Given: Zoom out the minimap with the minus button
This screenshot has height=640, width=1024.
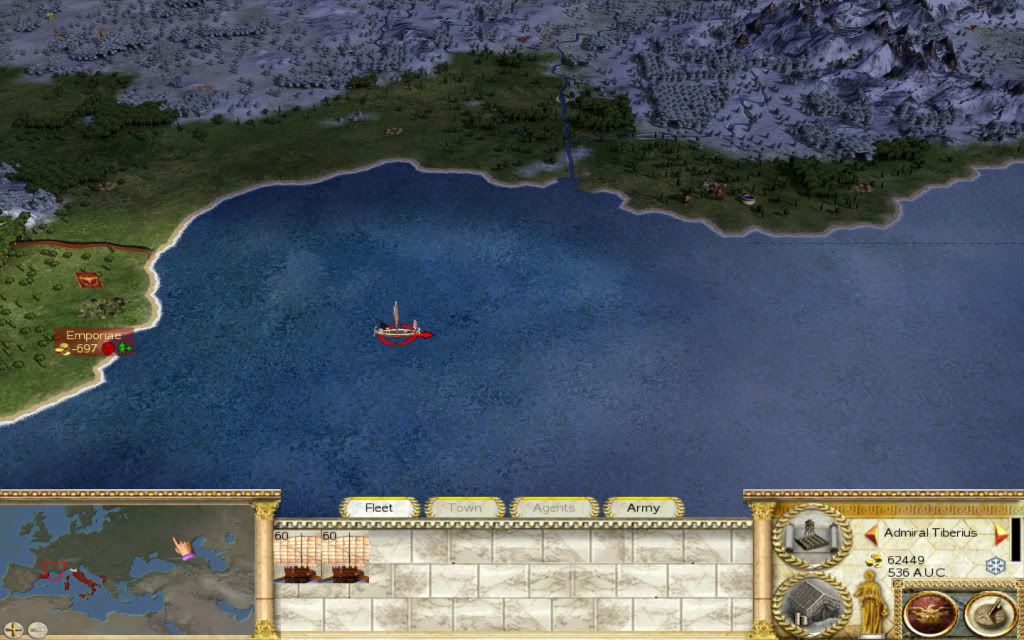Looking at the screenshot, I should [x=35, y=630].
